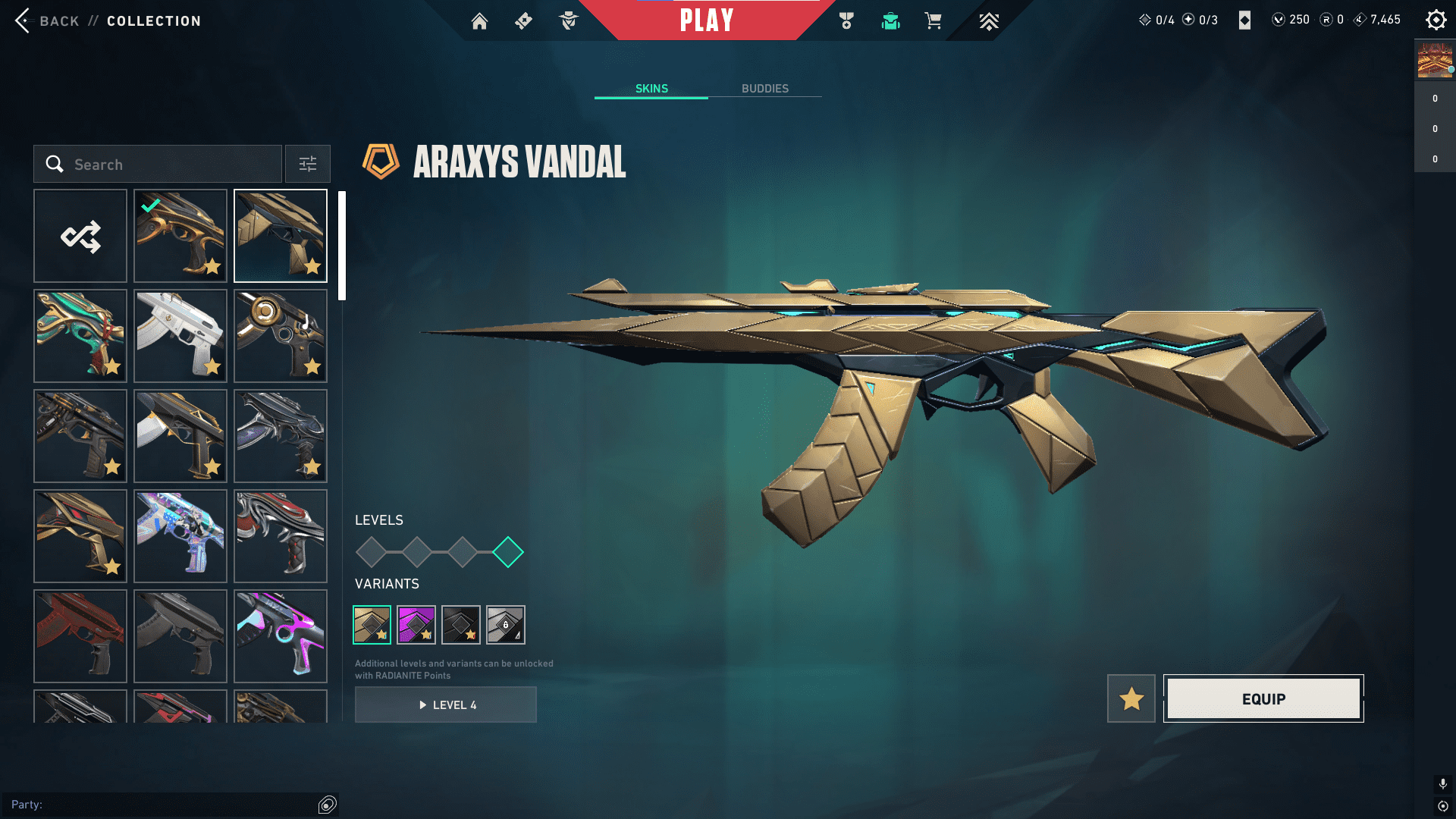The height and width of the screenshot is (819, 1456).
Task: Play the Level 4 preview video
Action: [x=446, y=704]
